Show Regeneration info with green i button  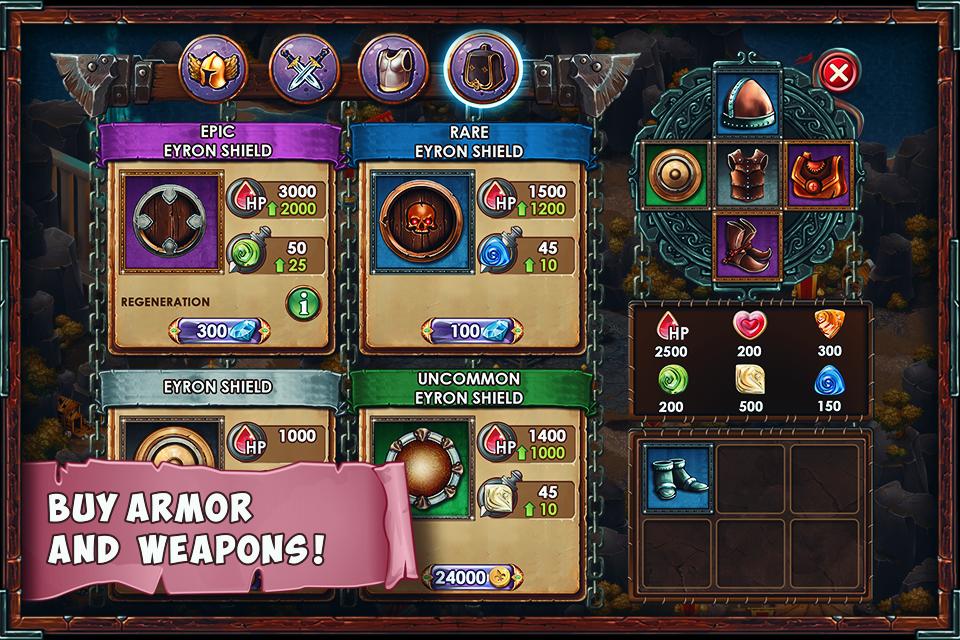click(303, 302)
